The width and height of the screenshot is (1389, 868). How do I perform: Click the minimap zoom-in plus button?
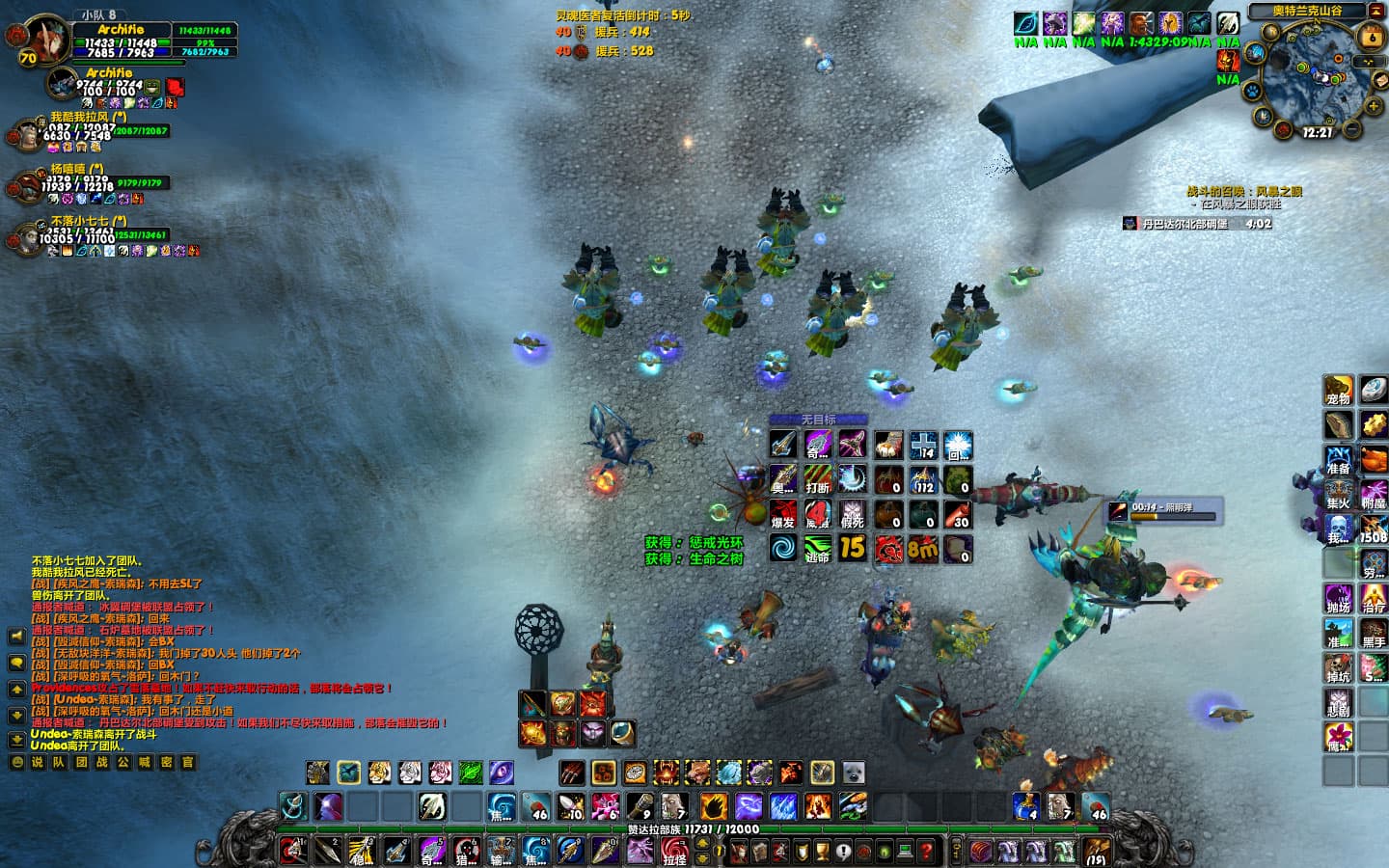pyautogui.click(x=1373, y=104)
